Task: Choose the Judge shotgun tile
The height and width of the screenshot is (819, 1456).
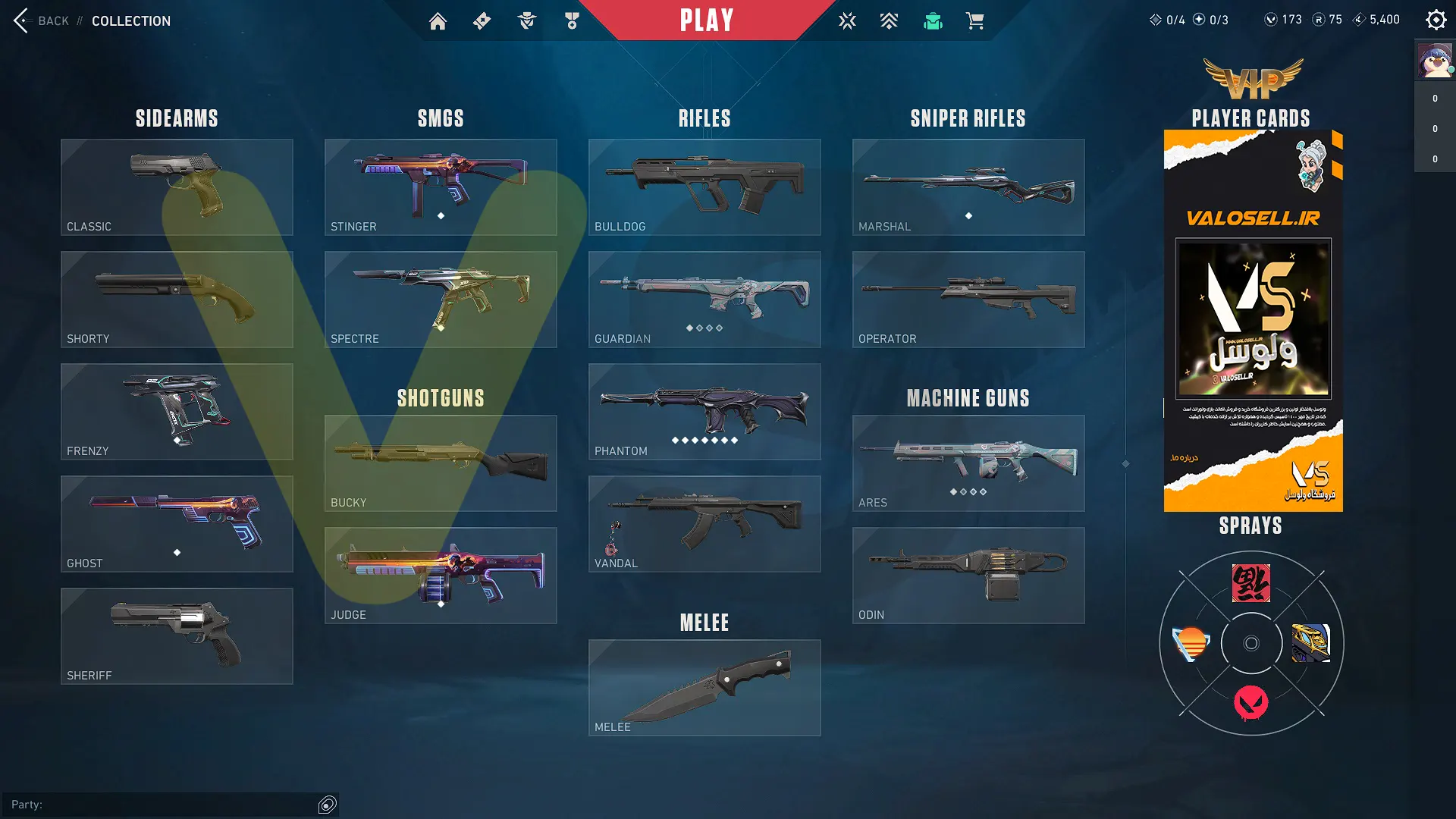Action: pos(441,575)
